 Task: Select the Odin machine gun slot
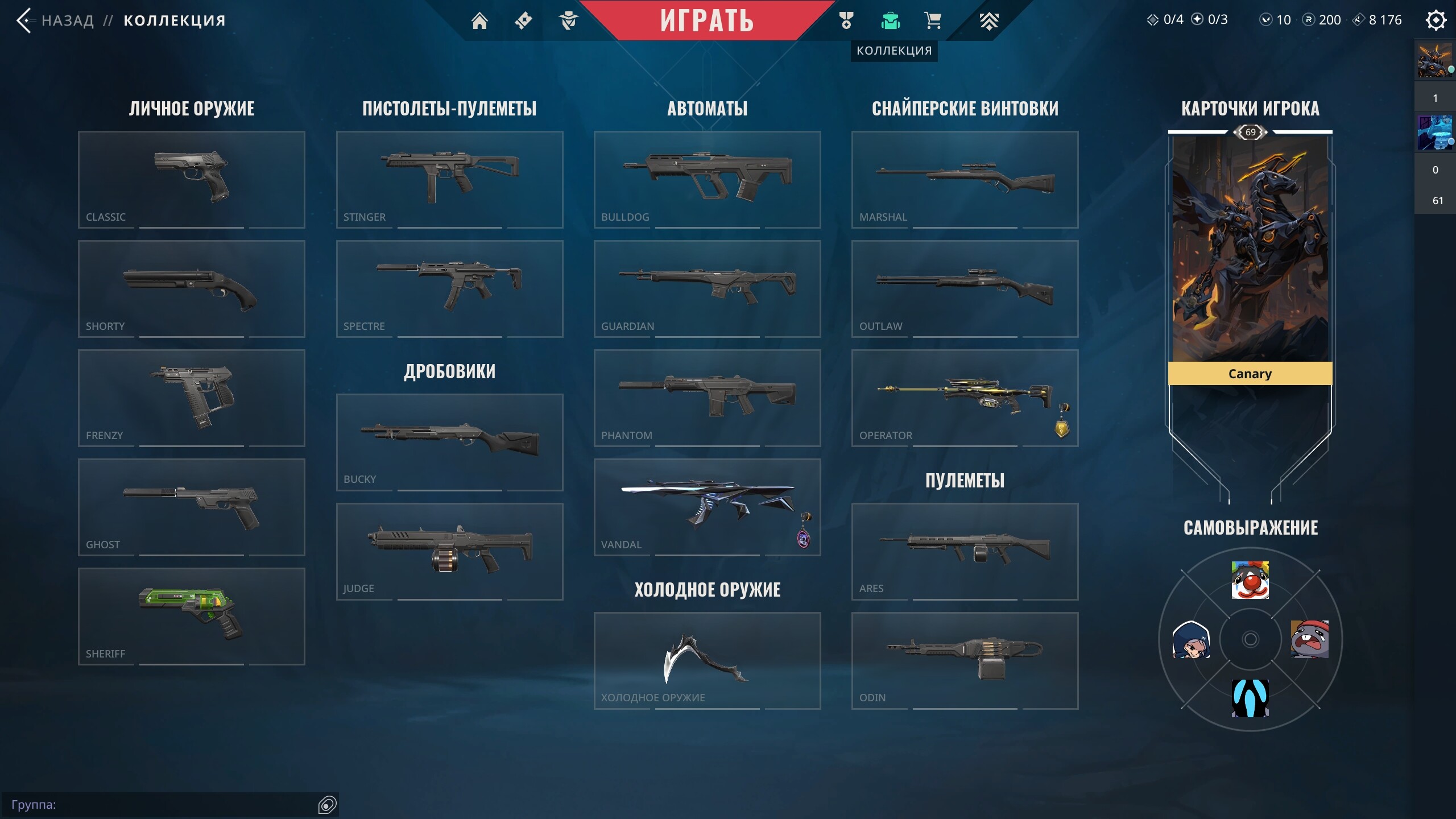click(x=965, y=660)
